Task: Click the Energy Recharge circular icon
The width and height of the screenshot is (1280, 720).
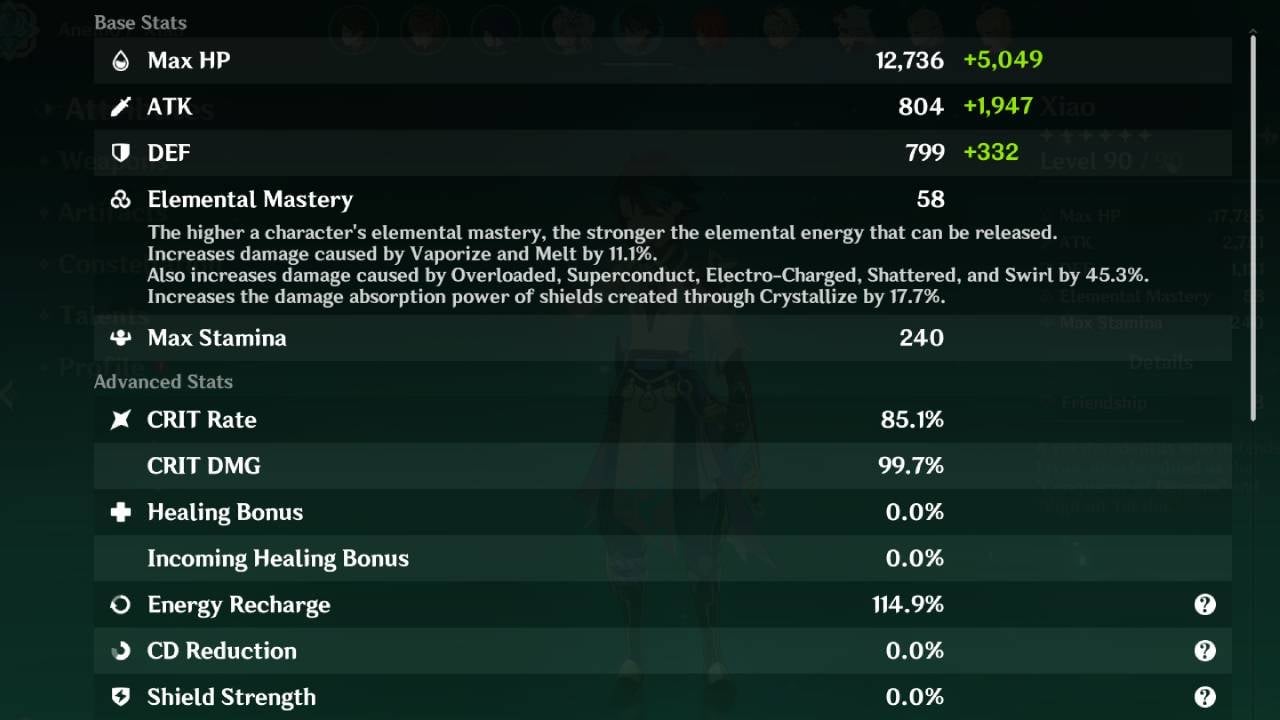Action: coord(119,604)
